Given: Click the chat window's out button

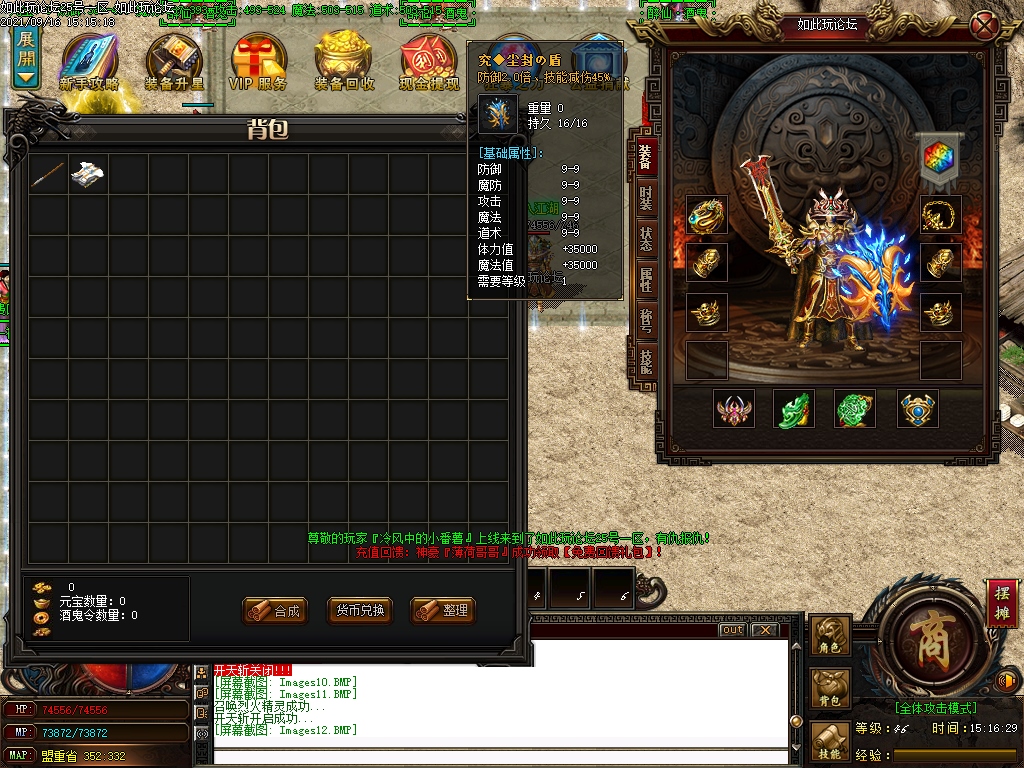Looking at the screenshot, I should tap(732, 630).
